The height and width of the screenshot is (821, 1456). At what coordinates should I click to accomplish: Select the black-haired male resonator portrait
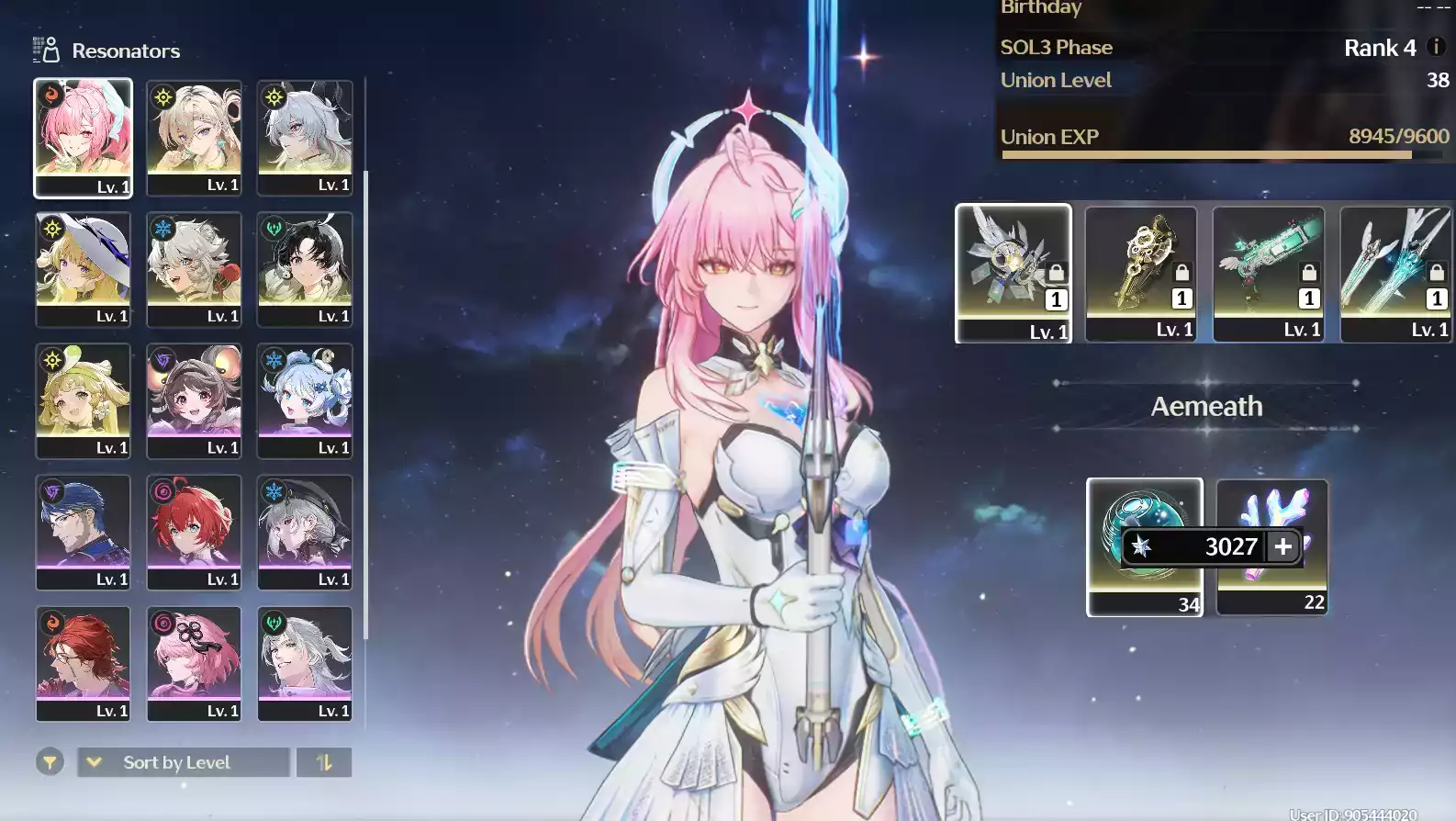(305, 269)
